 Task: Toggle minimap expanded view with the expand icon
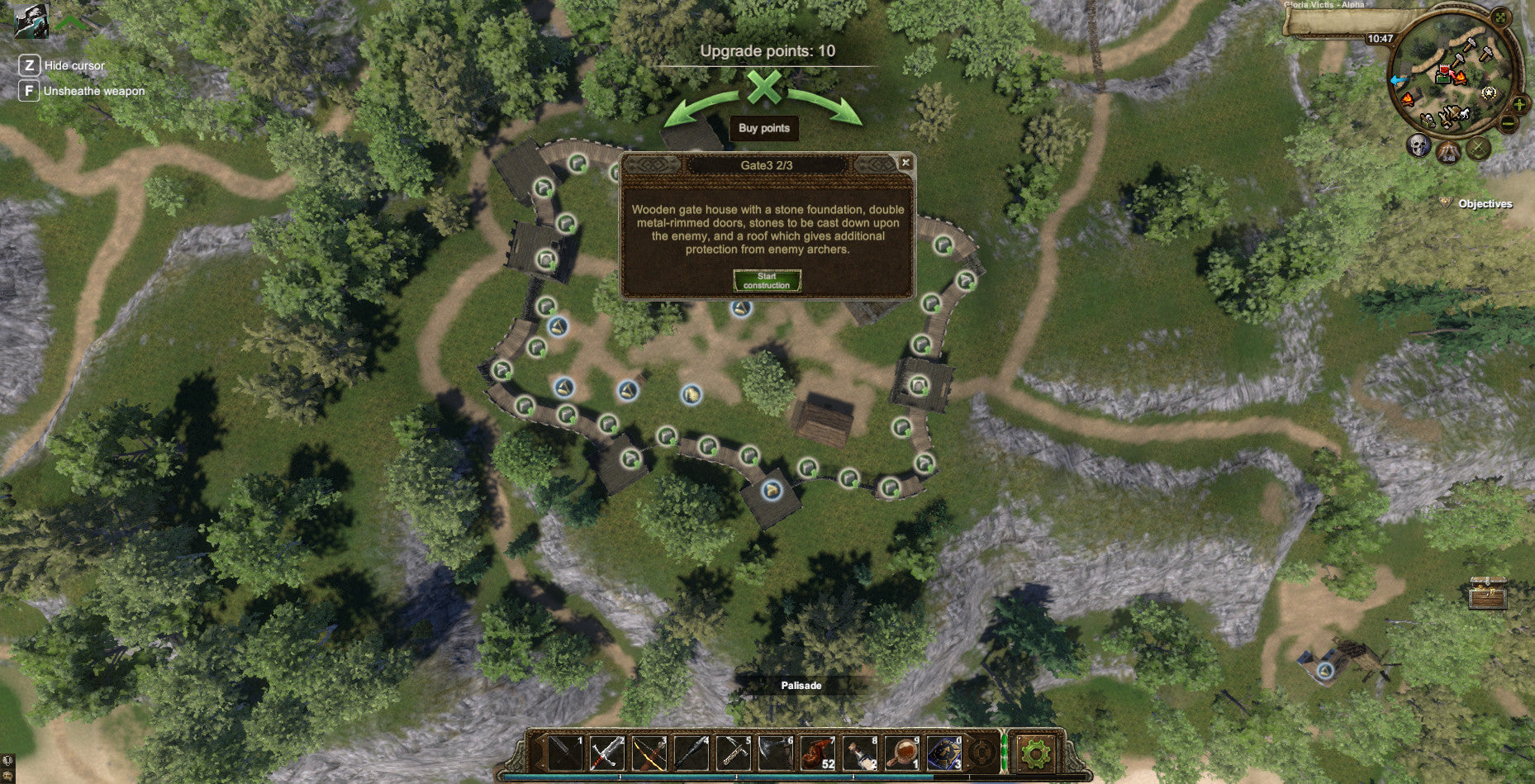click(x=1500, y=17)
